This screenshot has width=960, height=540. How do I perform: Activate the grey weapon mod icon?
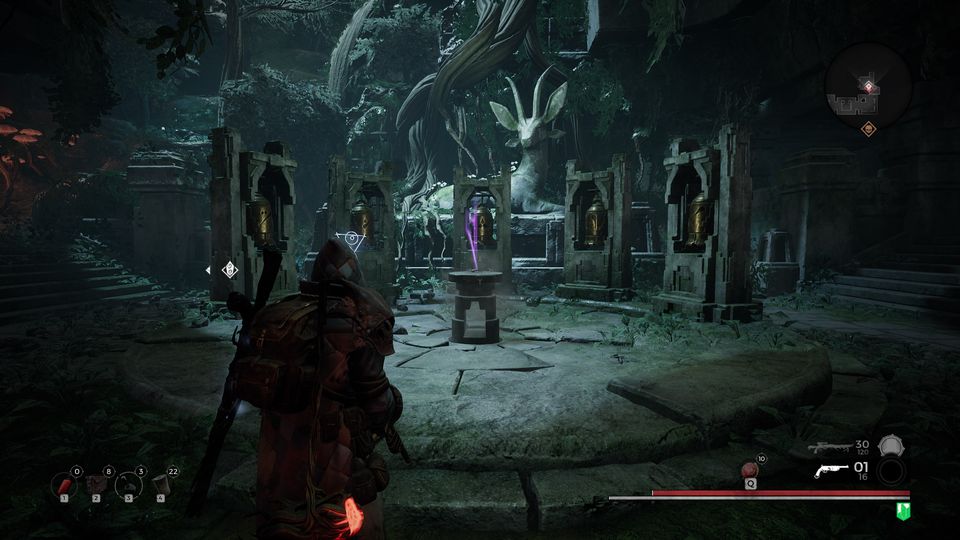(890, 446)
